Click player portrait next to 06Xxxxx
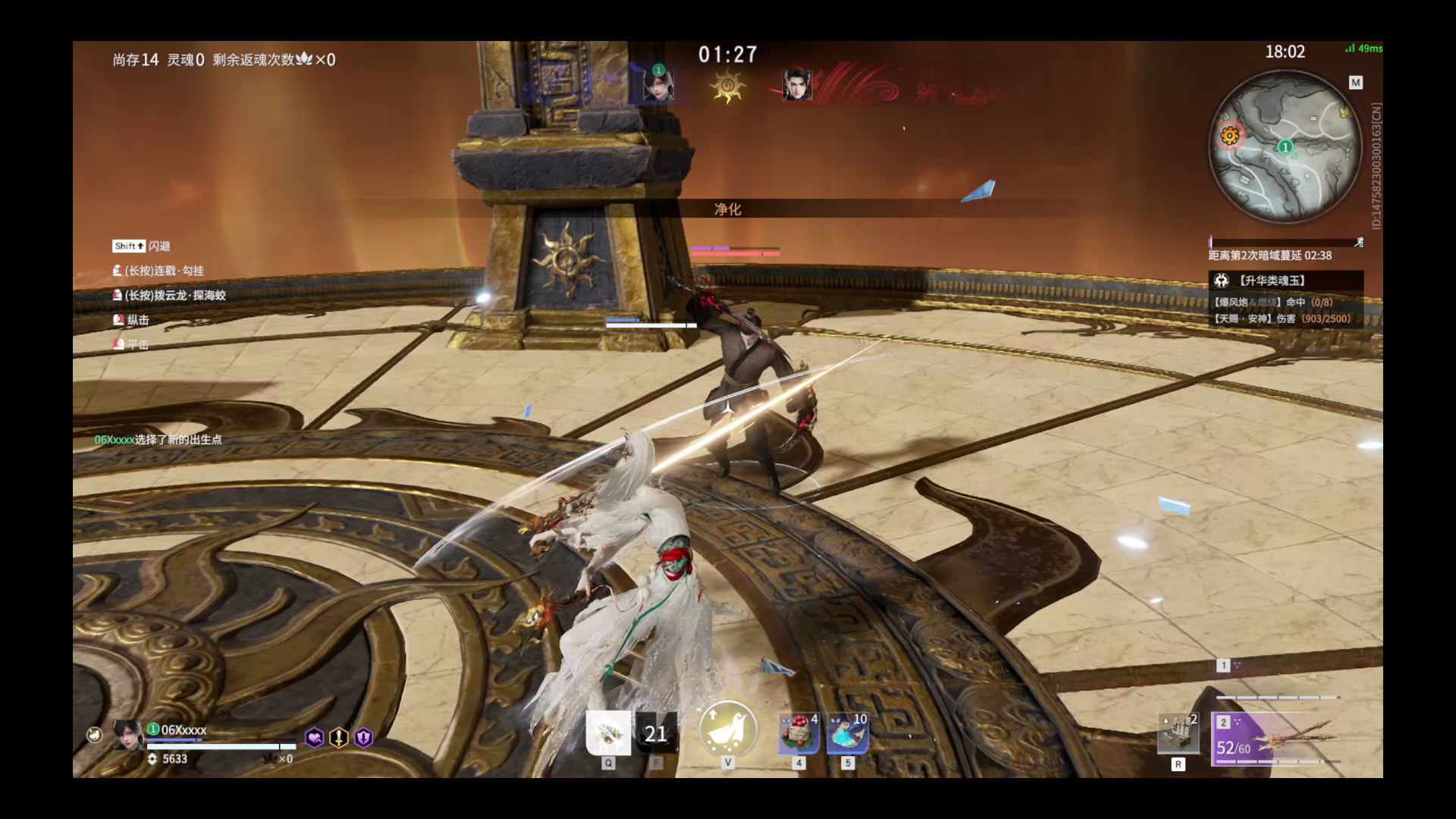Screen dimensions: 1456x819 127,734
